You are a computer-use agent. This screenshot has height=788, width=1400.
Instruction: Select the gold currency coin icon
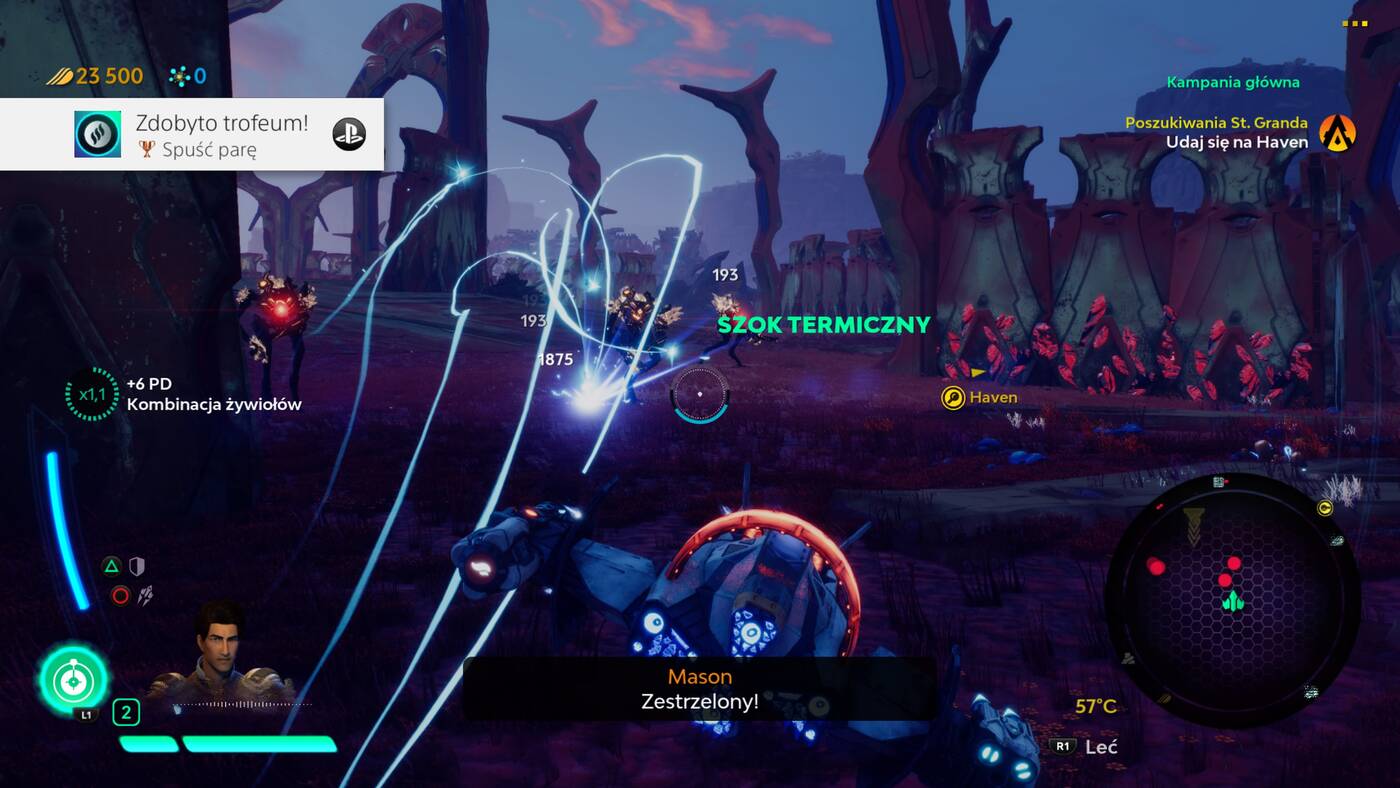[x=59, y=75]
